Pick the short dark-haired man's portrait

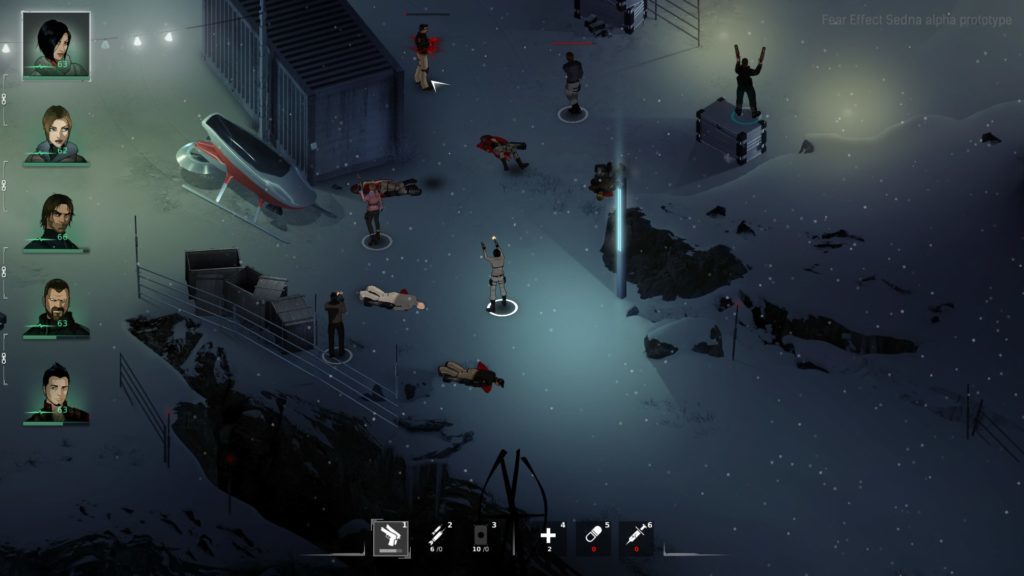tap(56, 393)
